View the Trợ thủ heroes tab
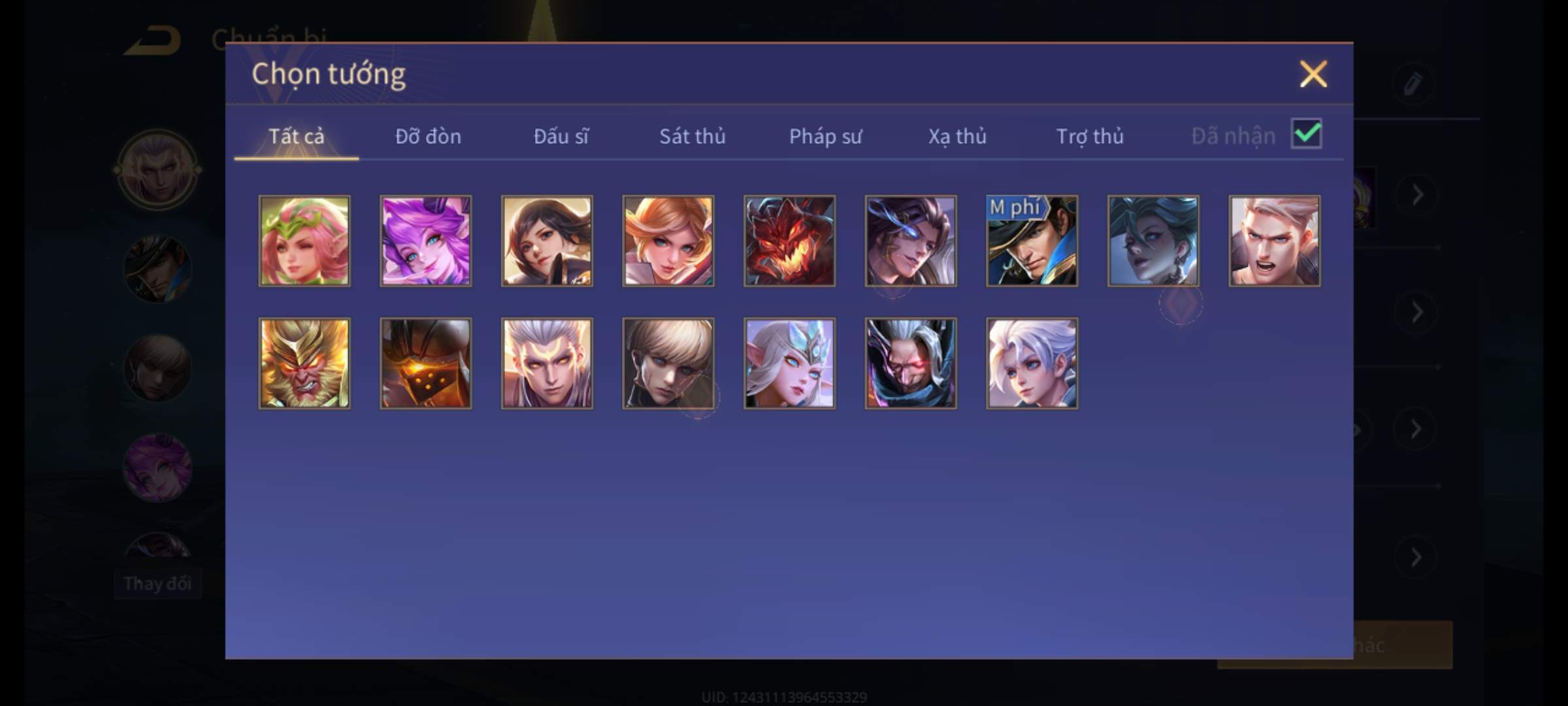 tap(1090, 136)
